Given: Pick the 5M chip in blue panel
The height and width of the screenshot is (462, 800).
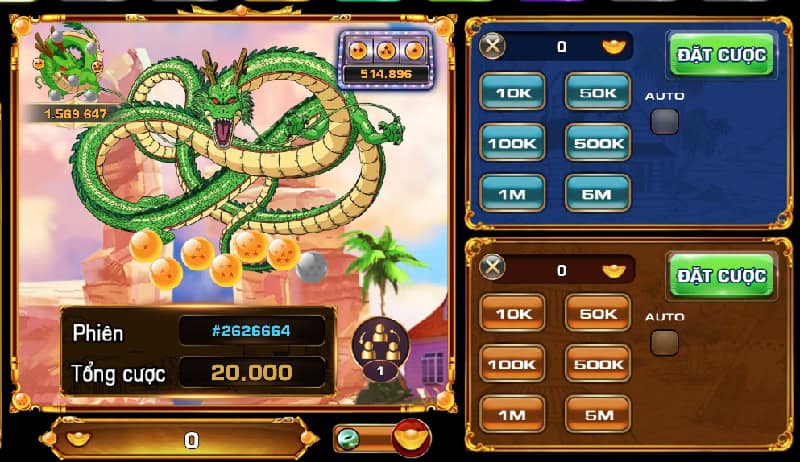Looking at the screenshot, I should tap(598, 193).
